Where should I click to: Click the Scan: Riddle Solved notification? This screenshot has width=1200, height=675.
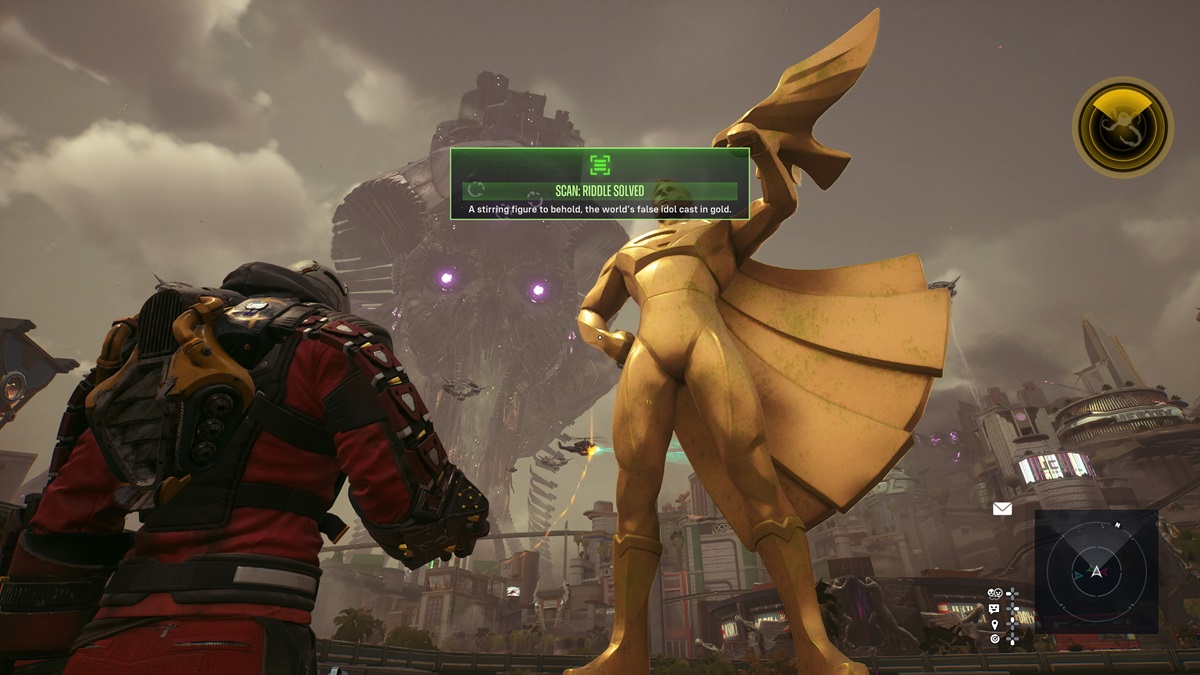click(x=600, y=191)
